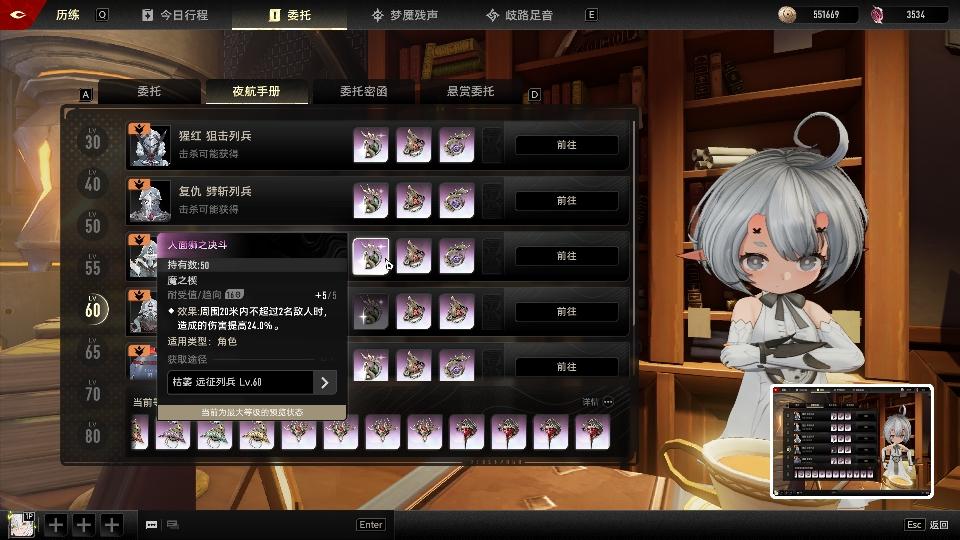Open the 委托密函 sub-tab
This screenshot has height=540, width=960.
click(363, 92)
